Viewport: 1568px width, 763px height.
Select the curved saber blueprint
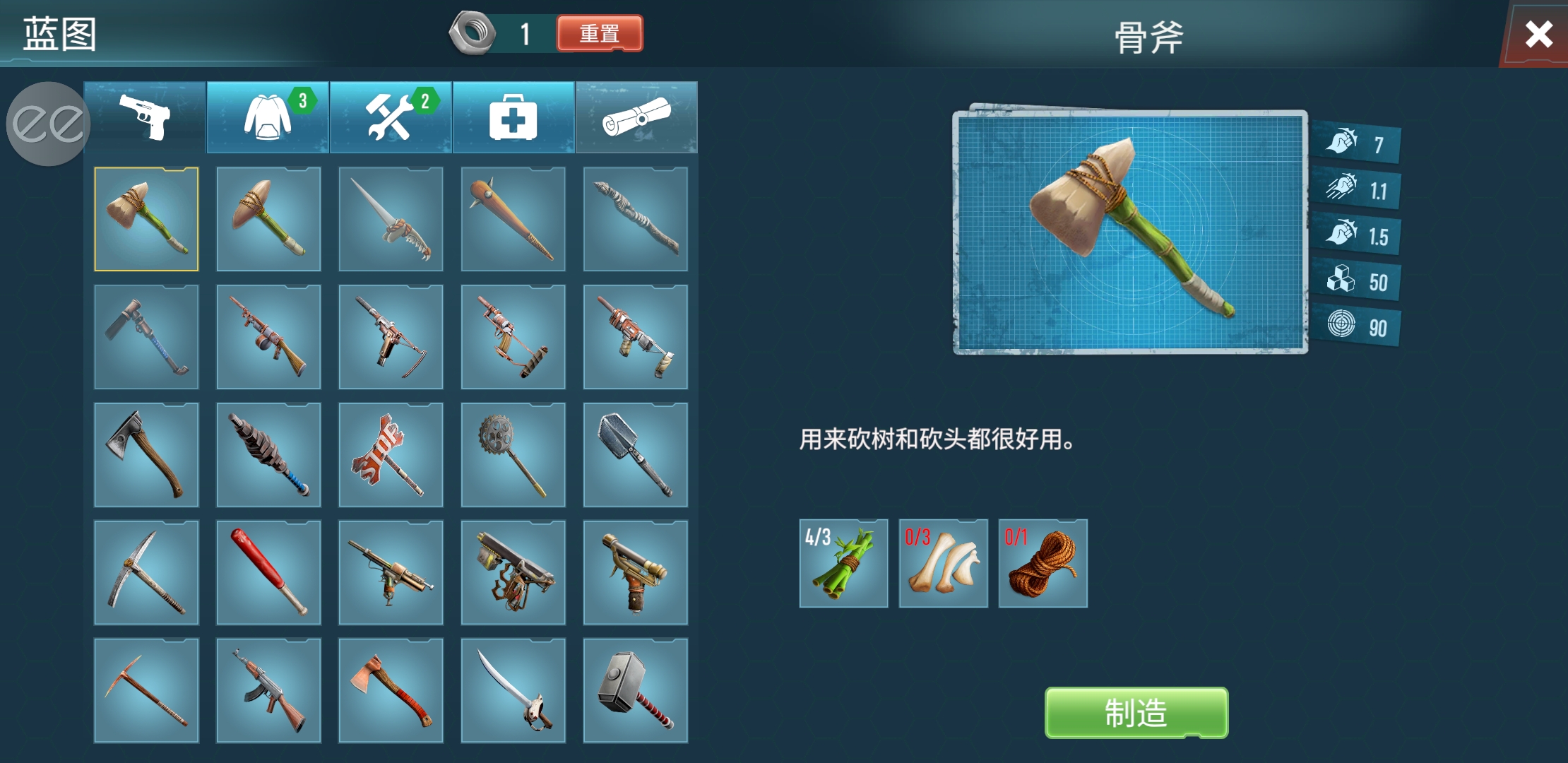(x=513, y=690)
